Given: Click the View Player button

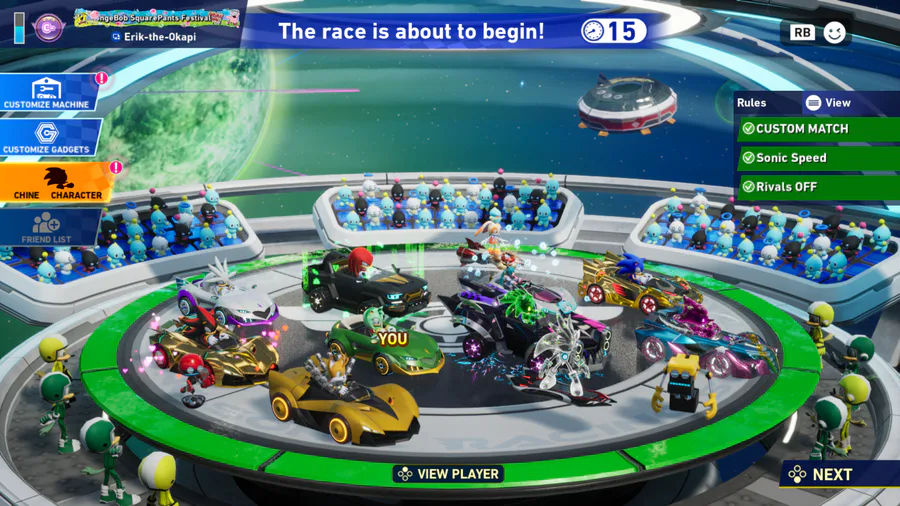Looking at the screenshot, I should pyautogui.click(x=447, y=474).
